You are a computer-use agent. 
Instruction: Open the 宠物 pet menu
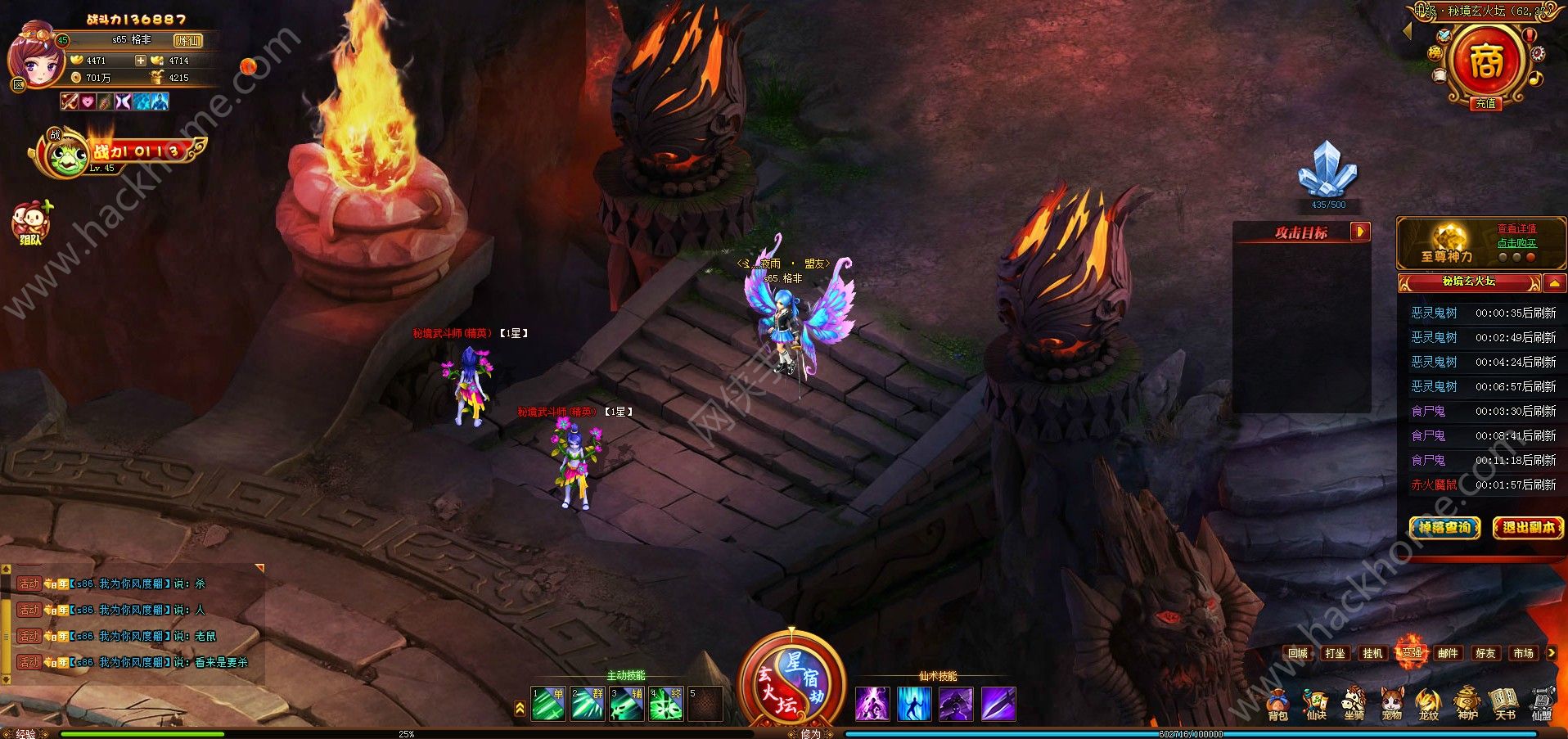[x=1391, y=704]
